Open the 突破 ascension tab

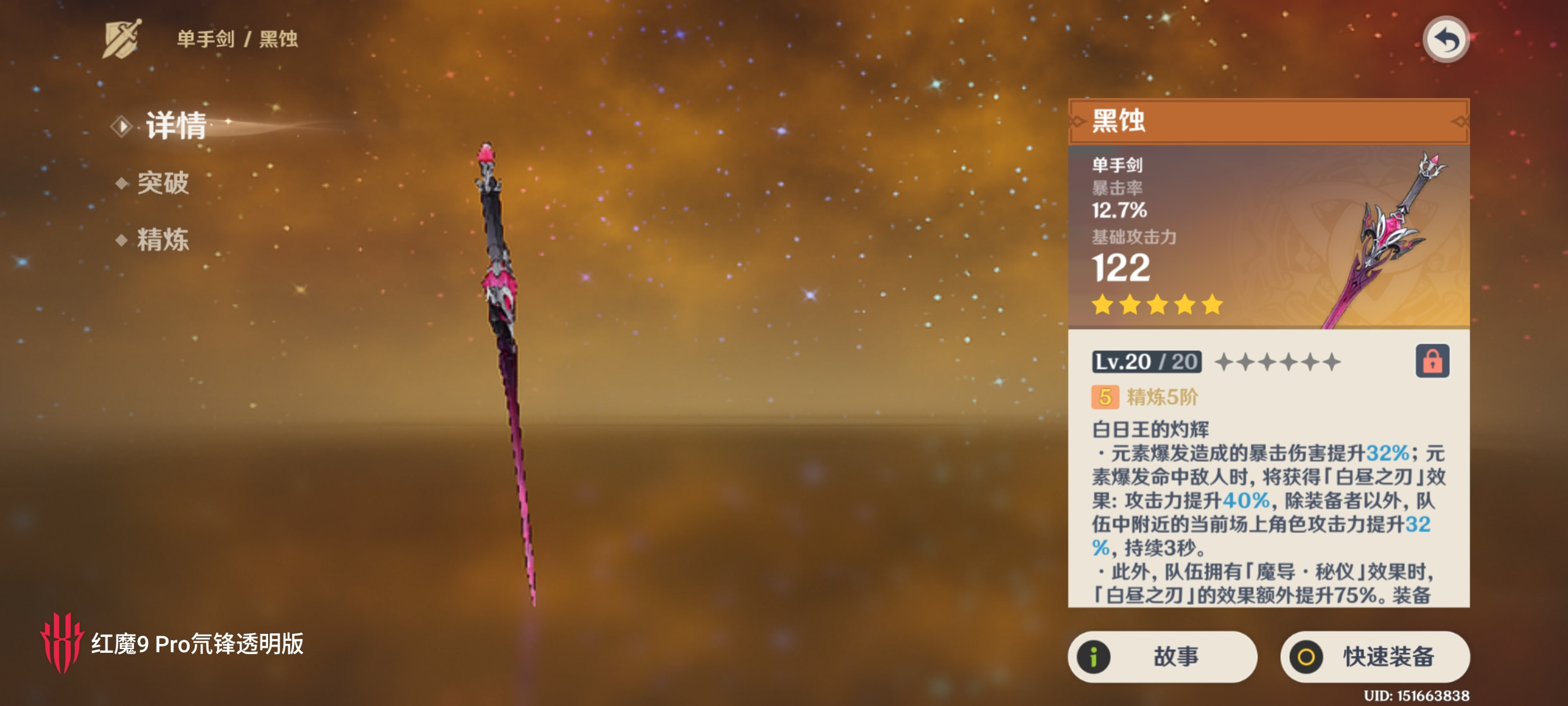[162, 183]
